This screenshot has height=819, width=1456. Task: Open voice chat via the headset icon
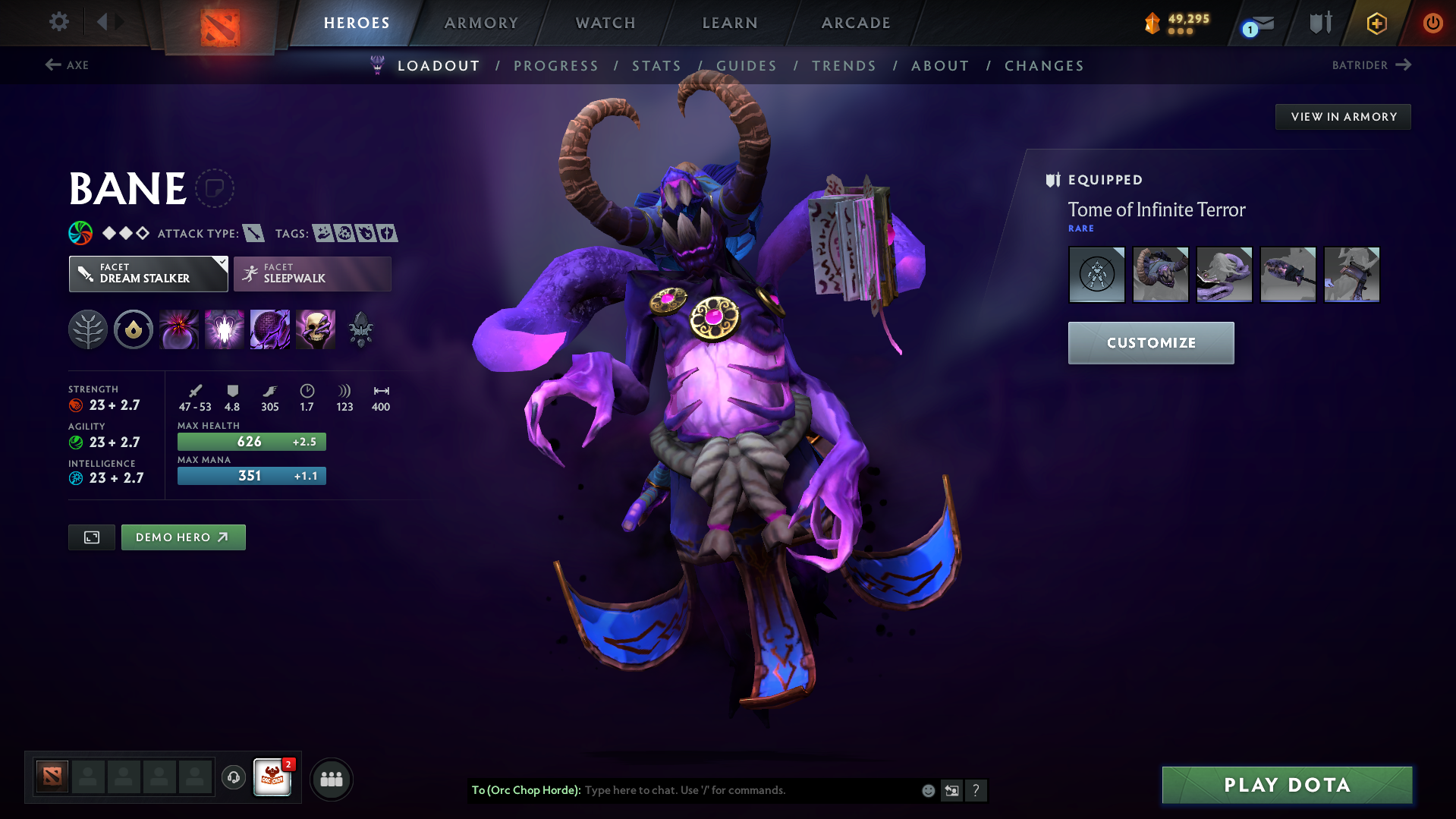pyautogui.click(x=233, y=779)
